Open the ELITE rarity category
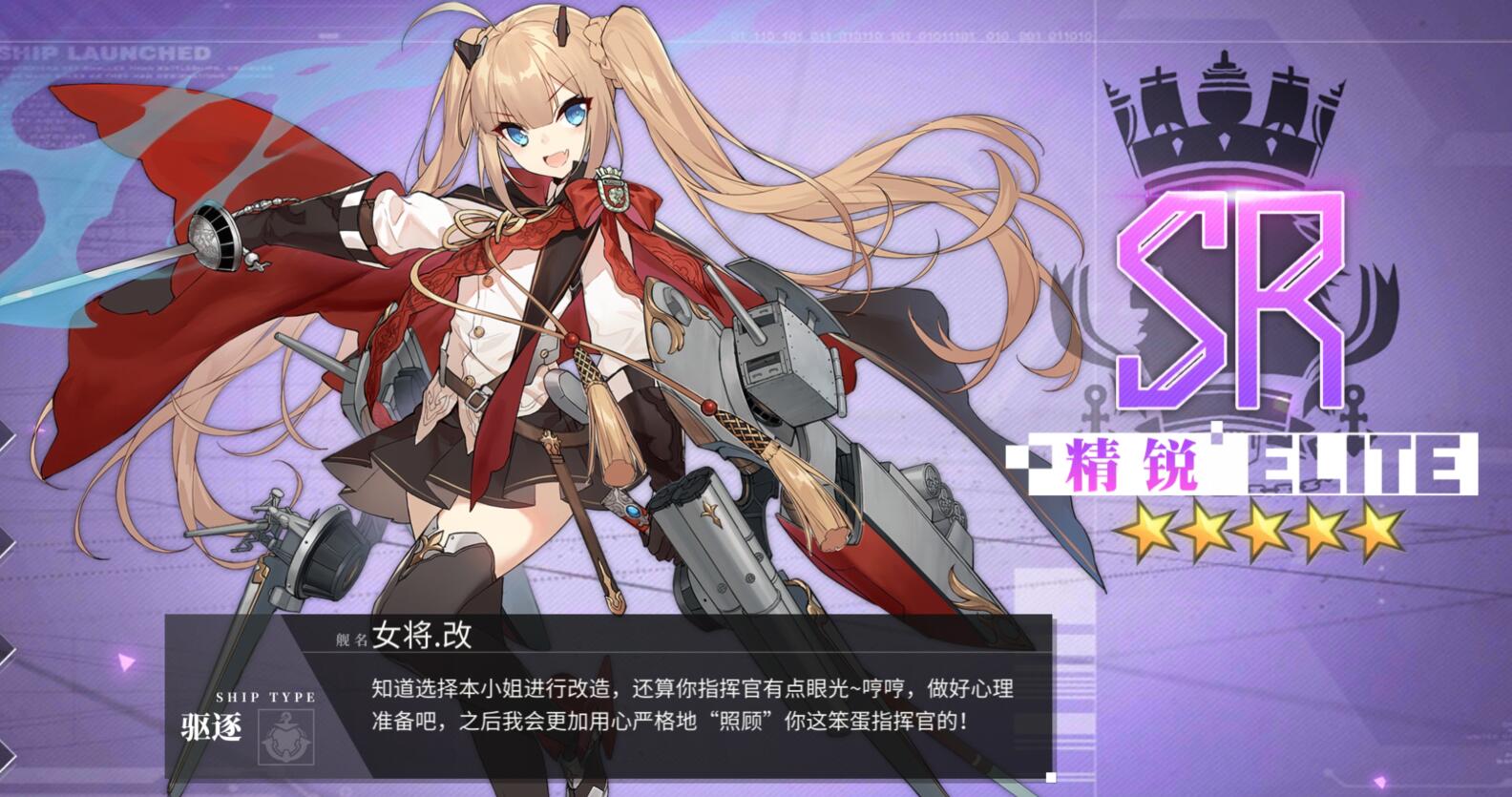Image resolution: width=1512 pixels, height=797 pixels. 1355,465
